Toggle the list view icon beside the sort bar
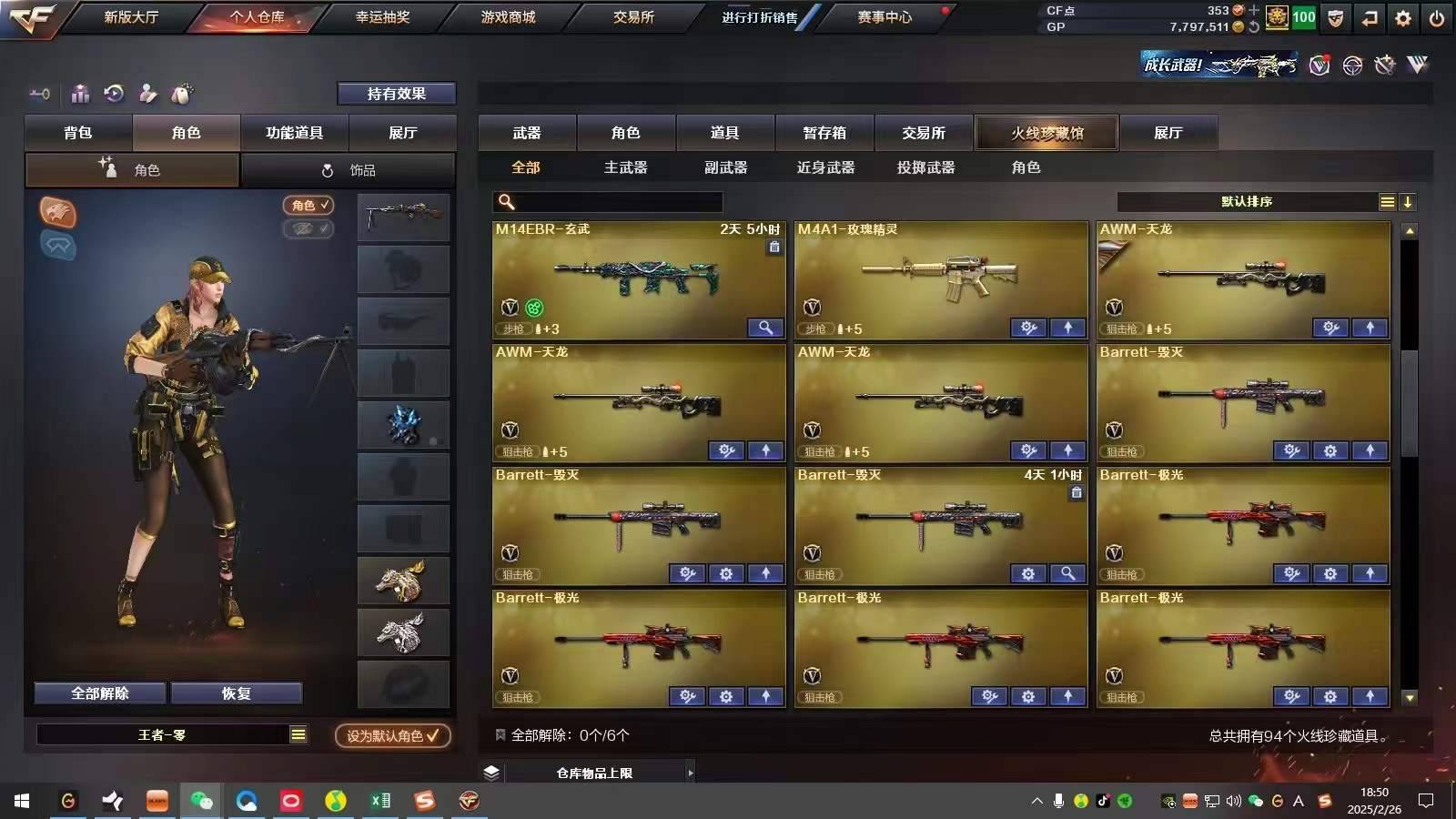 [1388, 202]
